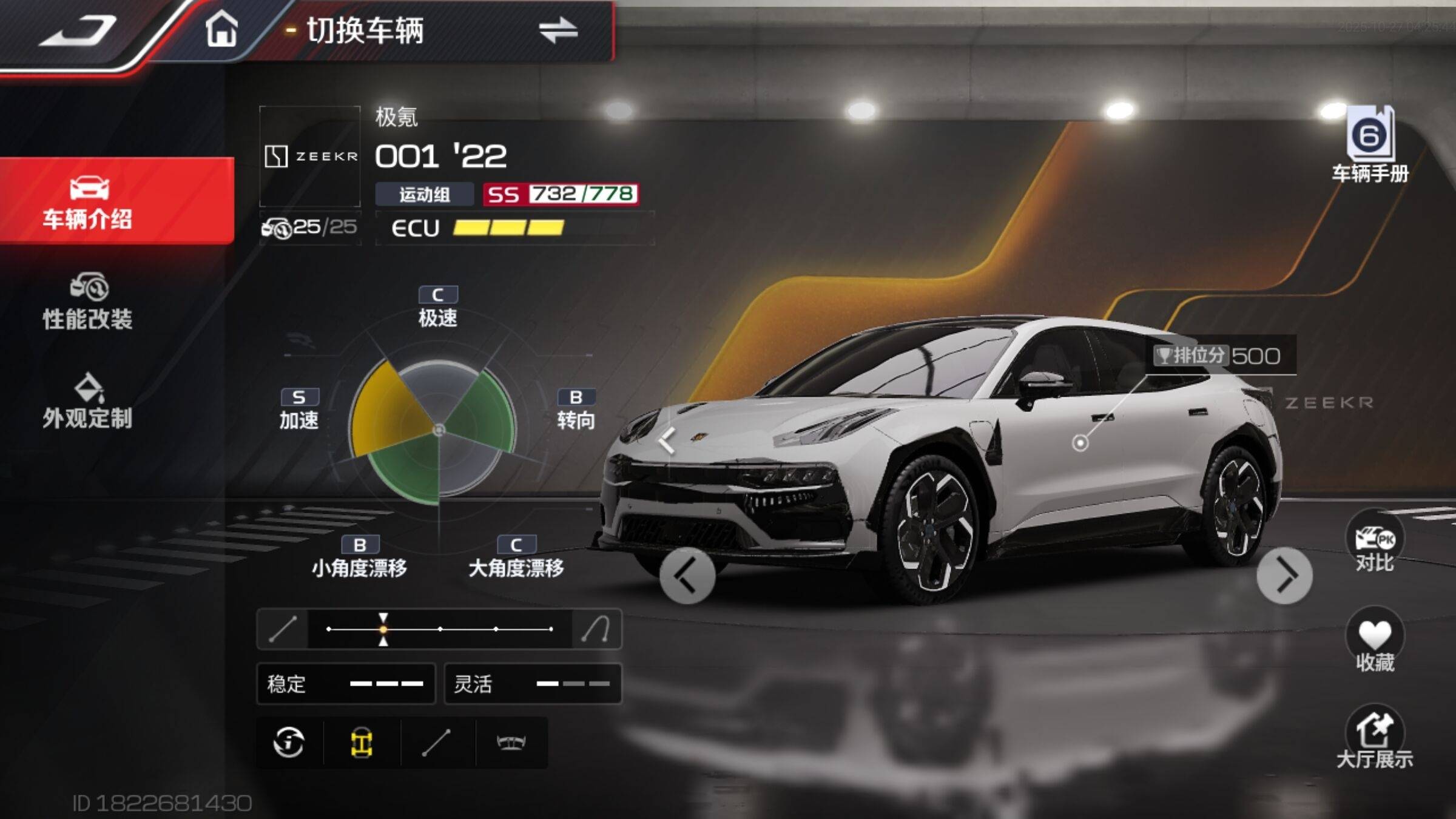Select the yellow drivetrain chassis icon
This screenshot has width=1456, height=819.
pyautogui.click(x=362, y=743)
